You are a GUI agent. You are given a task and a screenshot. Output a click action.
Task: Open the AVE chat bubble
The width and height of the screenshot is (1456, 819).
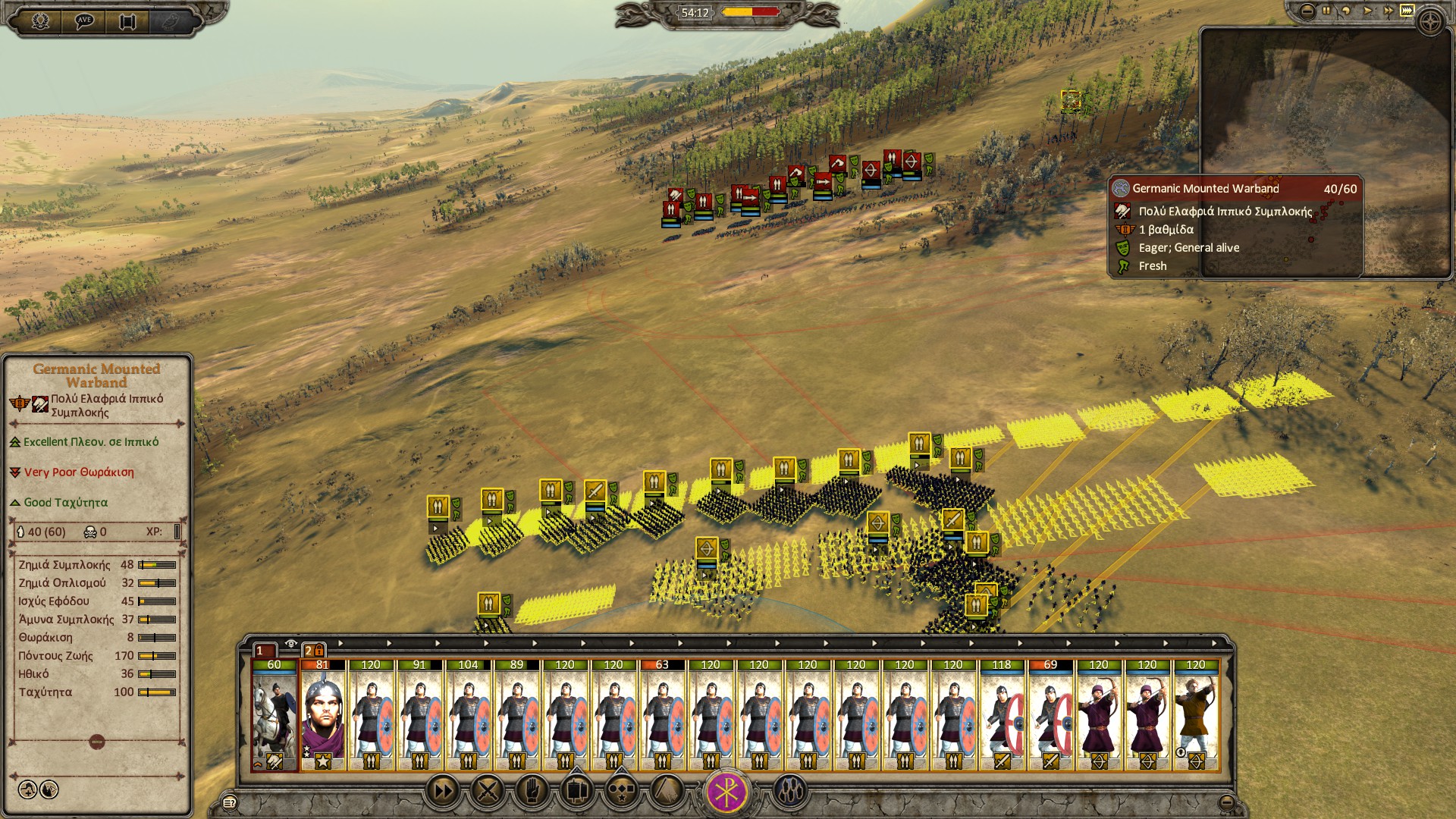coord(84,20)
